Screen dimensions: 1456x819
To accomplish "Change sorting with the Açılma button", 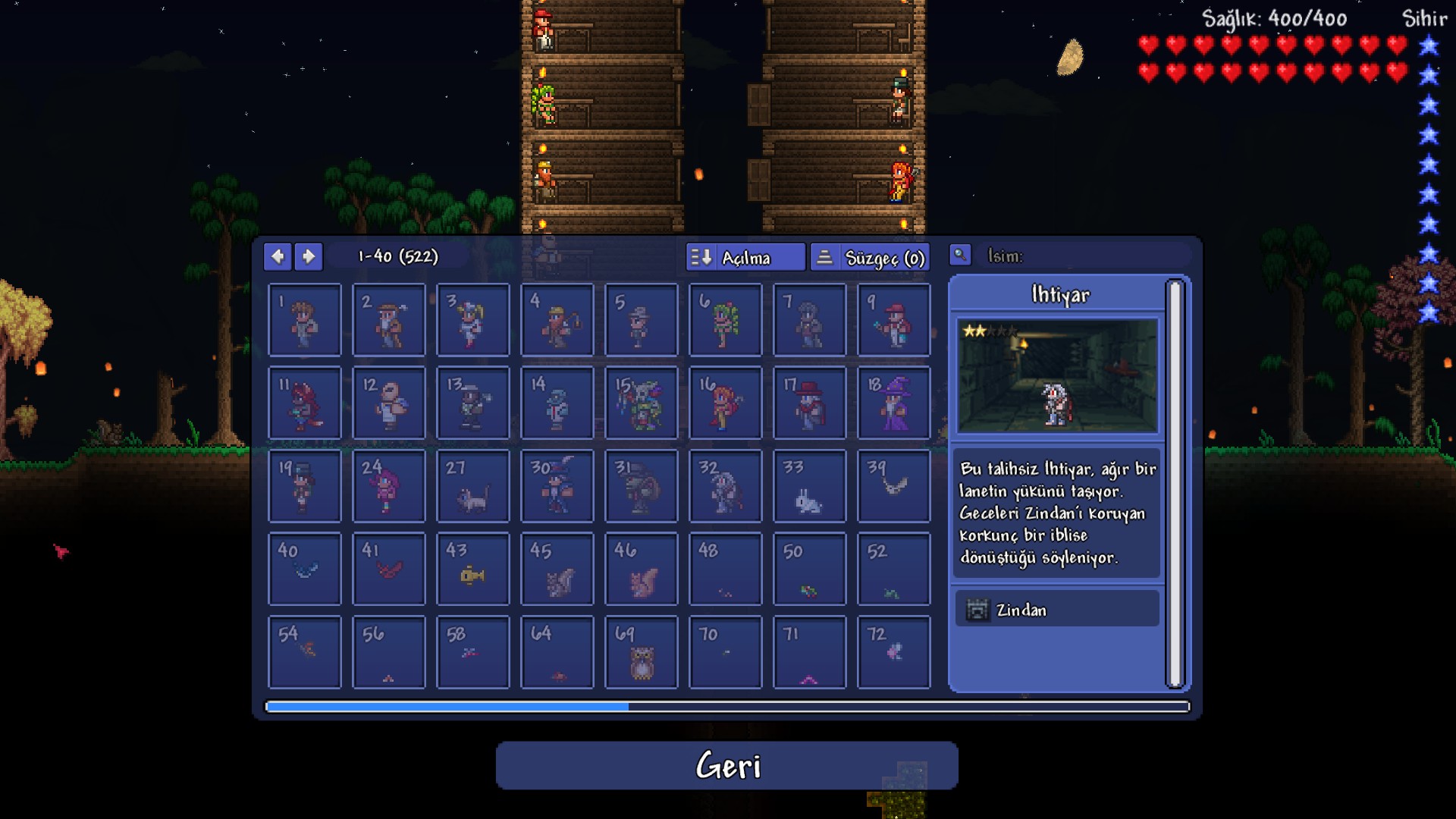I will [x=745, y=257].
